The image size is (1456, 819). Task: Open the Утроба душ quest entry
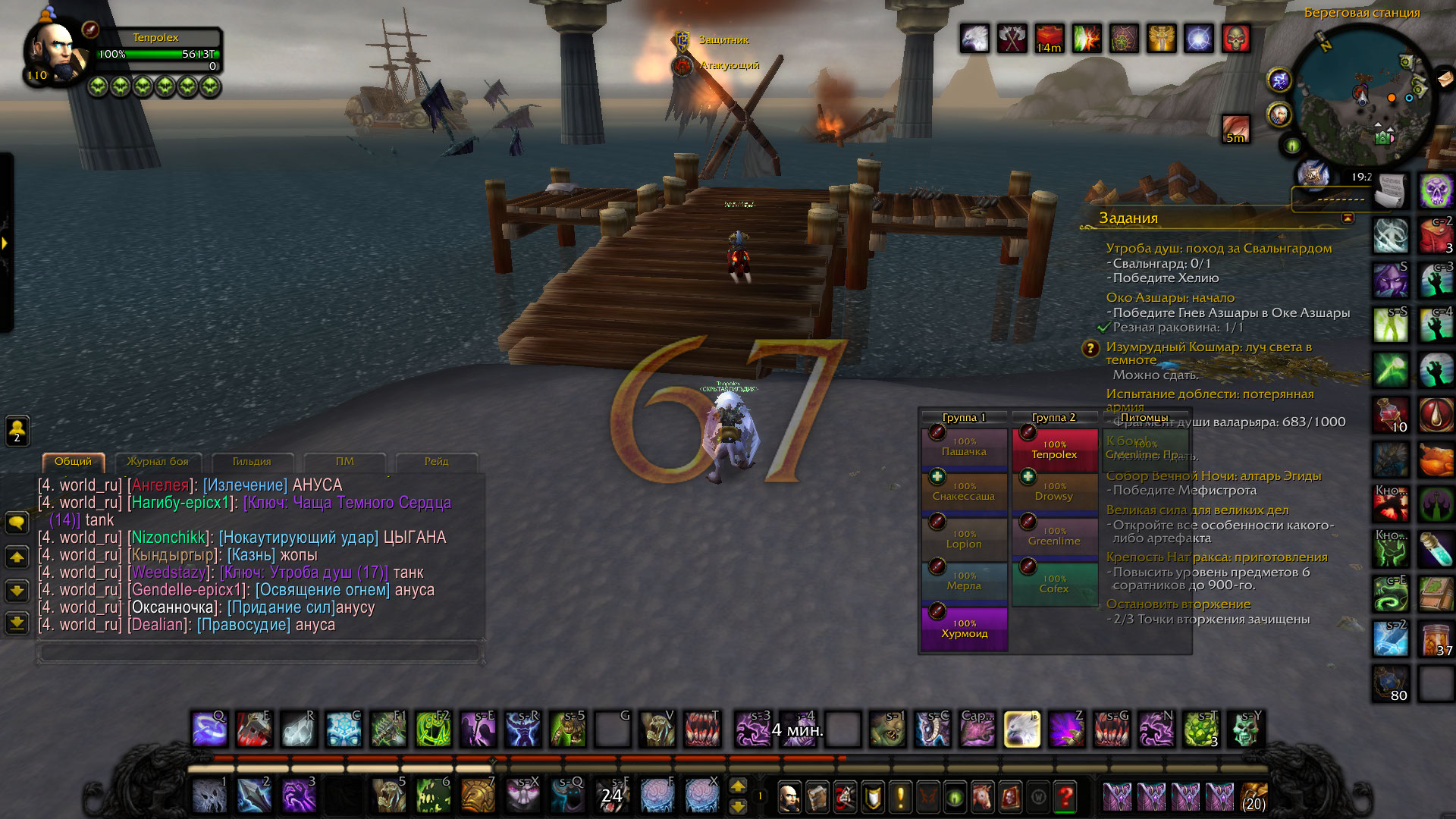coord(1218,249)
